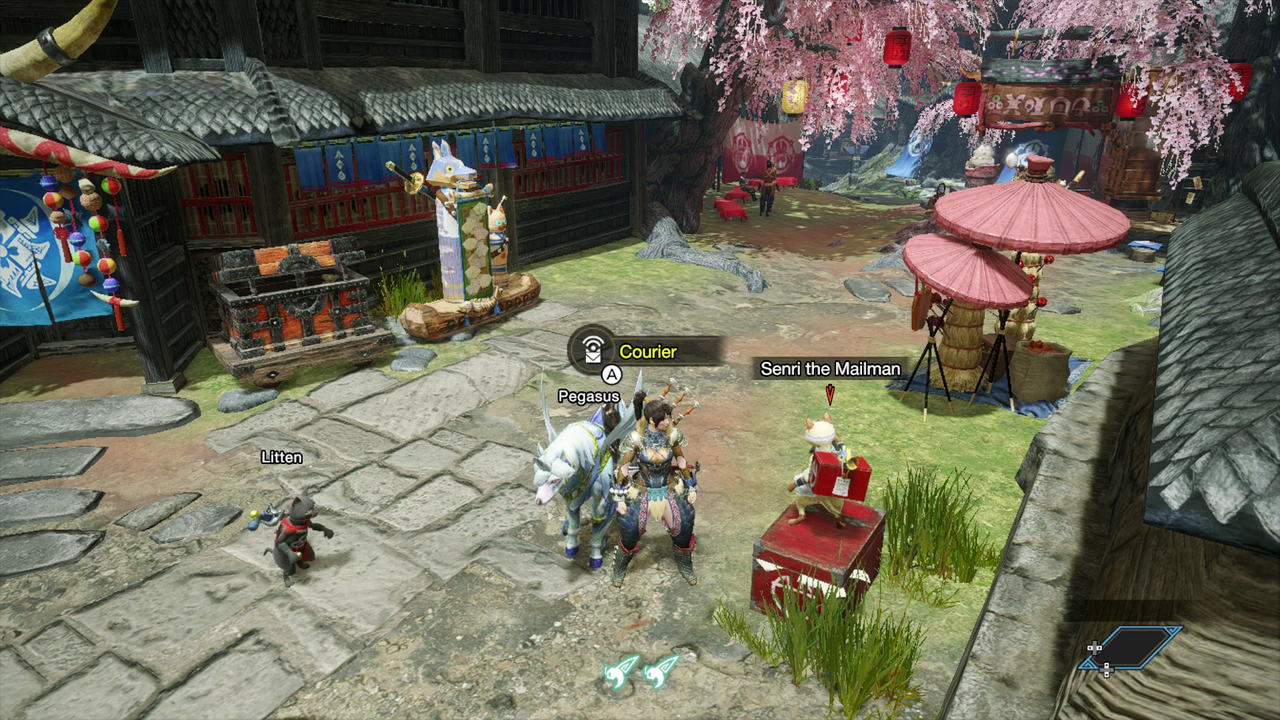Click the orange treasure chest near the building
The height and width of the screenshot is (720, 1280).
[290, 300]
